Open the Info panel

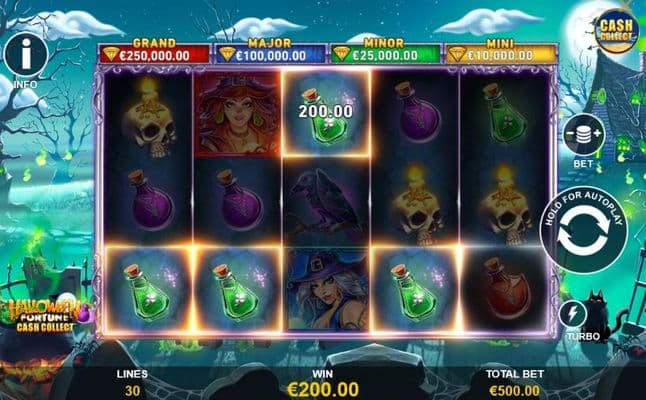[x=27, y=54]
